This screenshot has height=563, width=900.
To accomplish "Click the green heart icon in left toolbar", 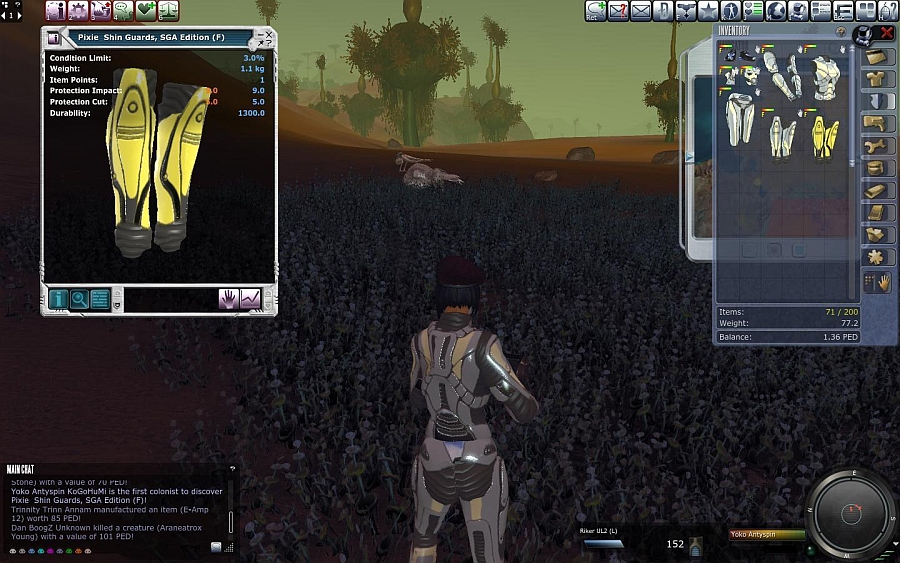I will coord(146,11).
